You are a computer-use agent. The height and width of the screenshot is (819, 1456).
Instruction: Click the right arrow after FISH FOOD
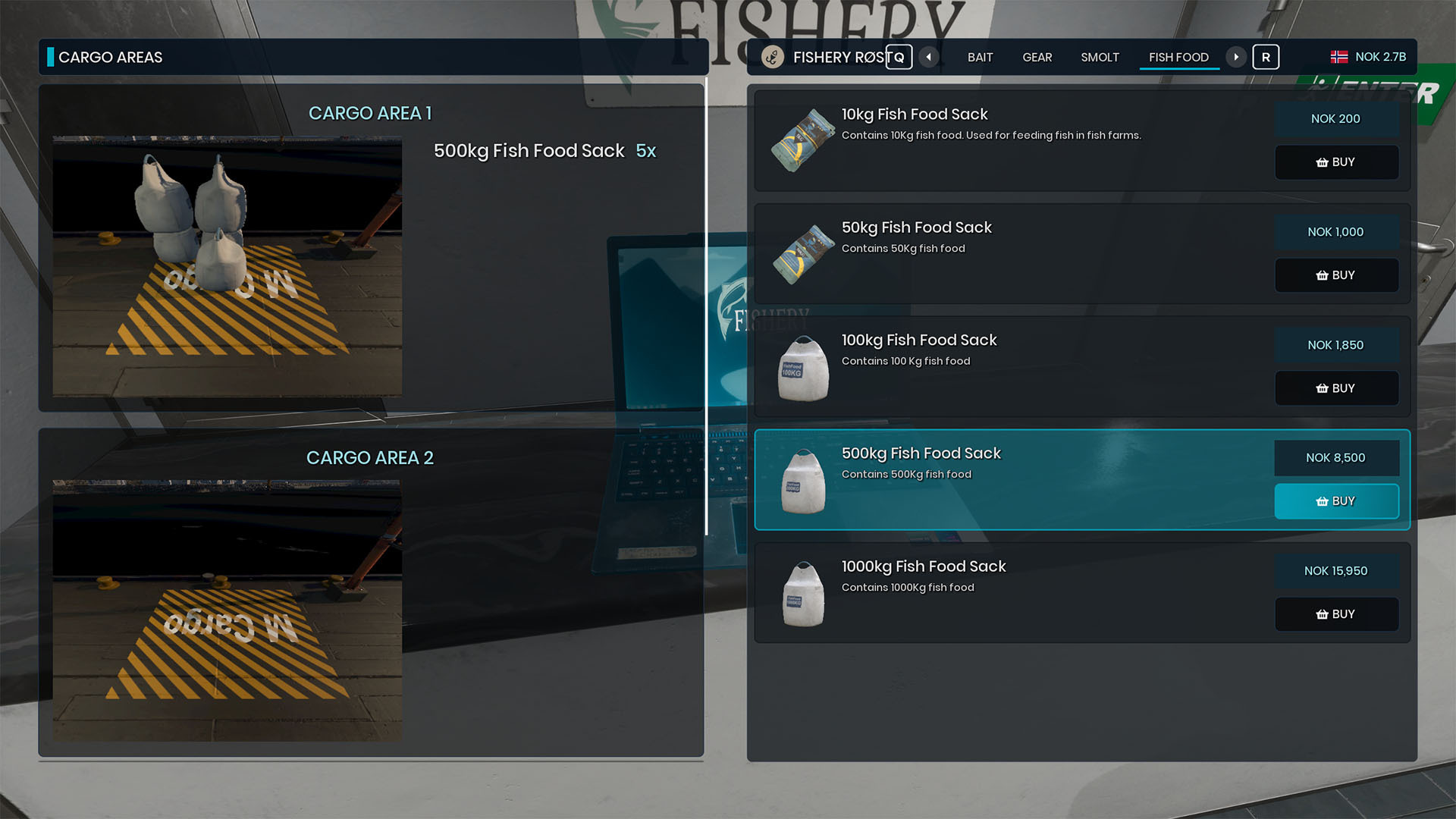pyautogui.click(x=1236, y=57)
